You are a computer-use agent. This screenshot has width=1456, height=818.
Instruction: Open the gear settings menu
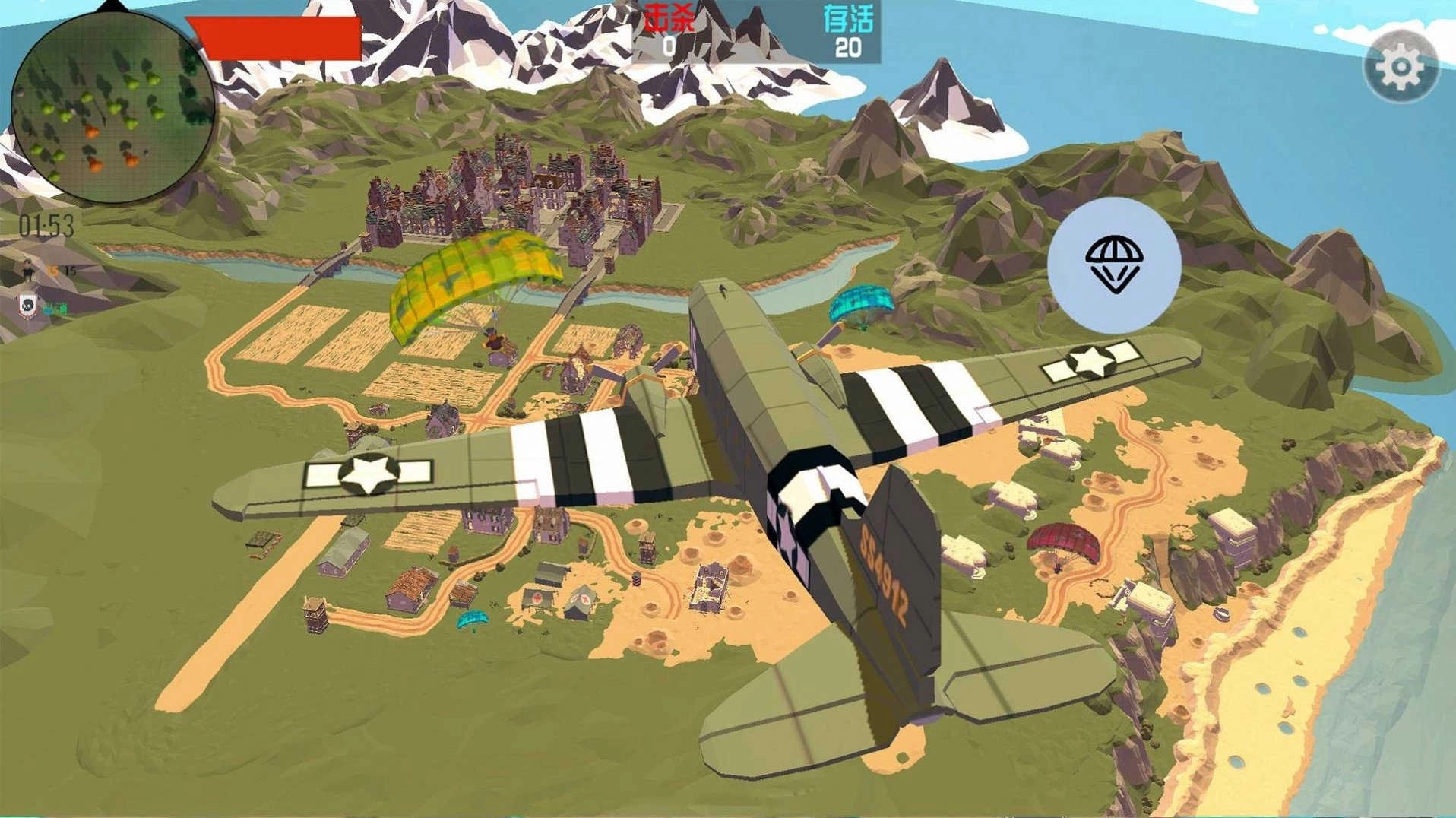pyautogui.click(x=1401, y=67)
